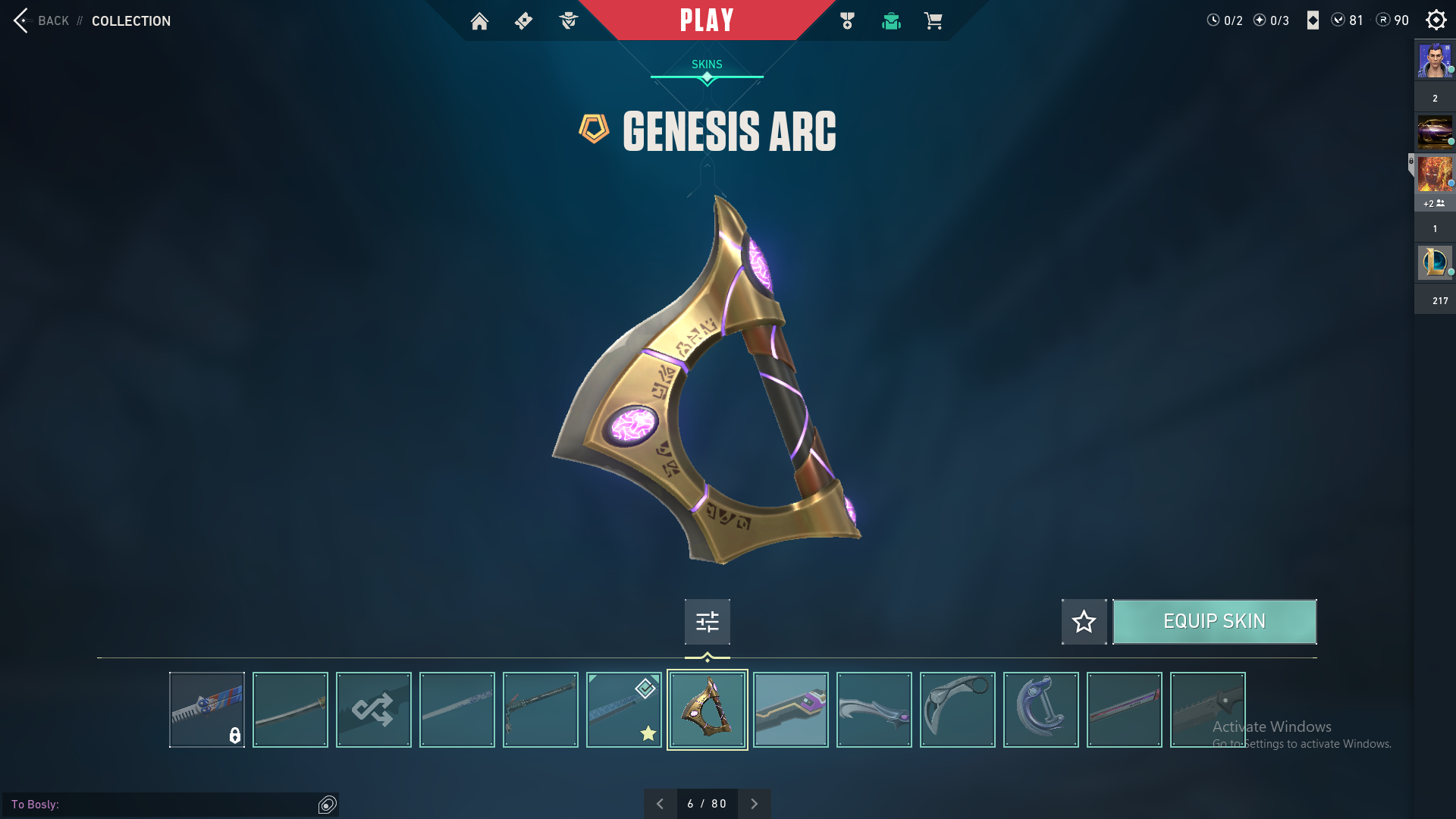
Task: Favorite this skin with the star button
Action: (1084, 622)
